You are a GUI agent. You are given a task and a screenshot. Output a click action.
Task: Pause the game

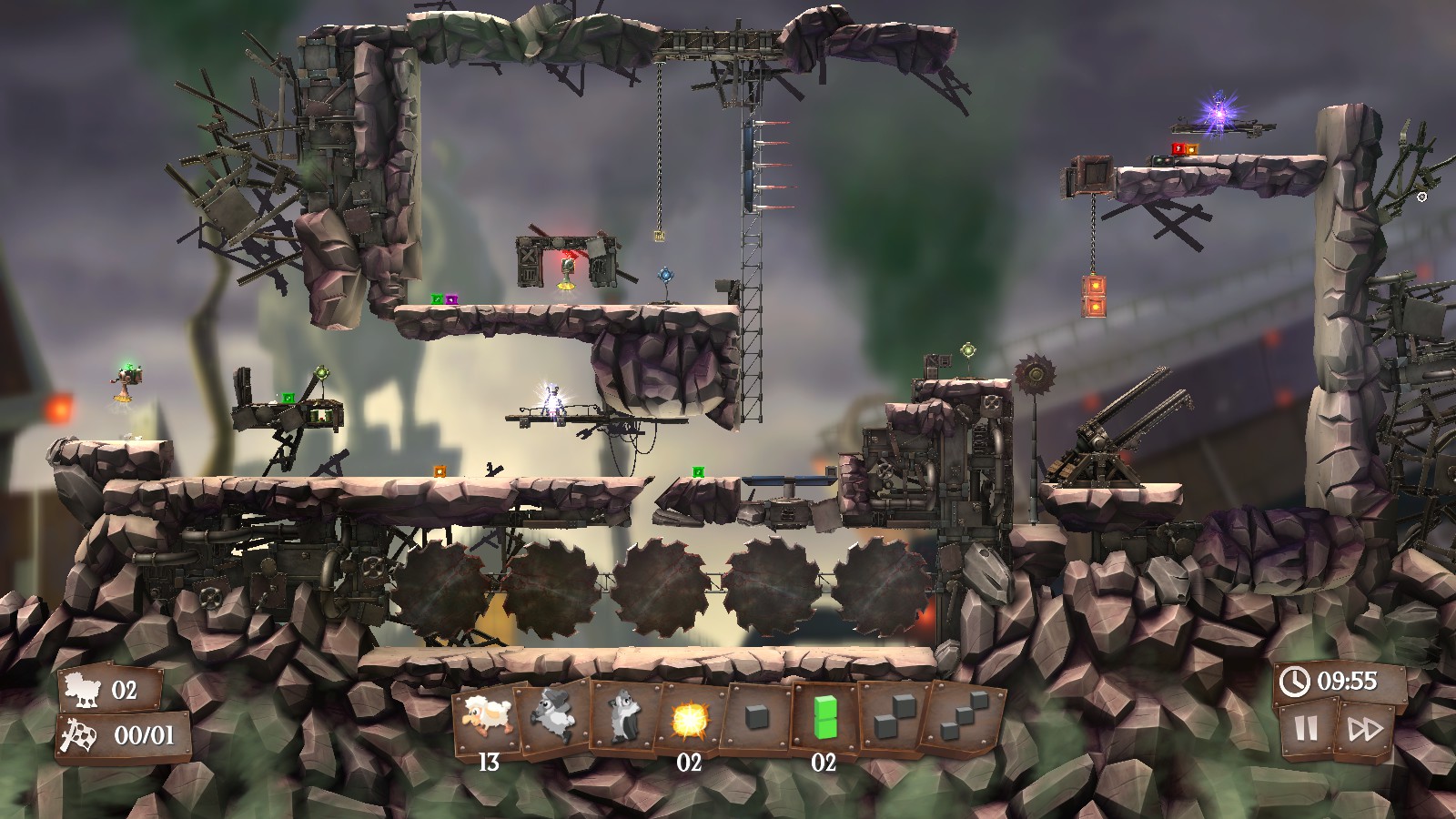coord(1306,729)
